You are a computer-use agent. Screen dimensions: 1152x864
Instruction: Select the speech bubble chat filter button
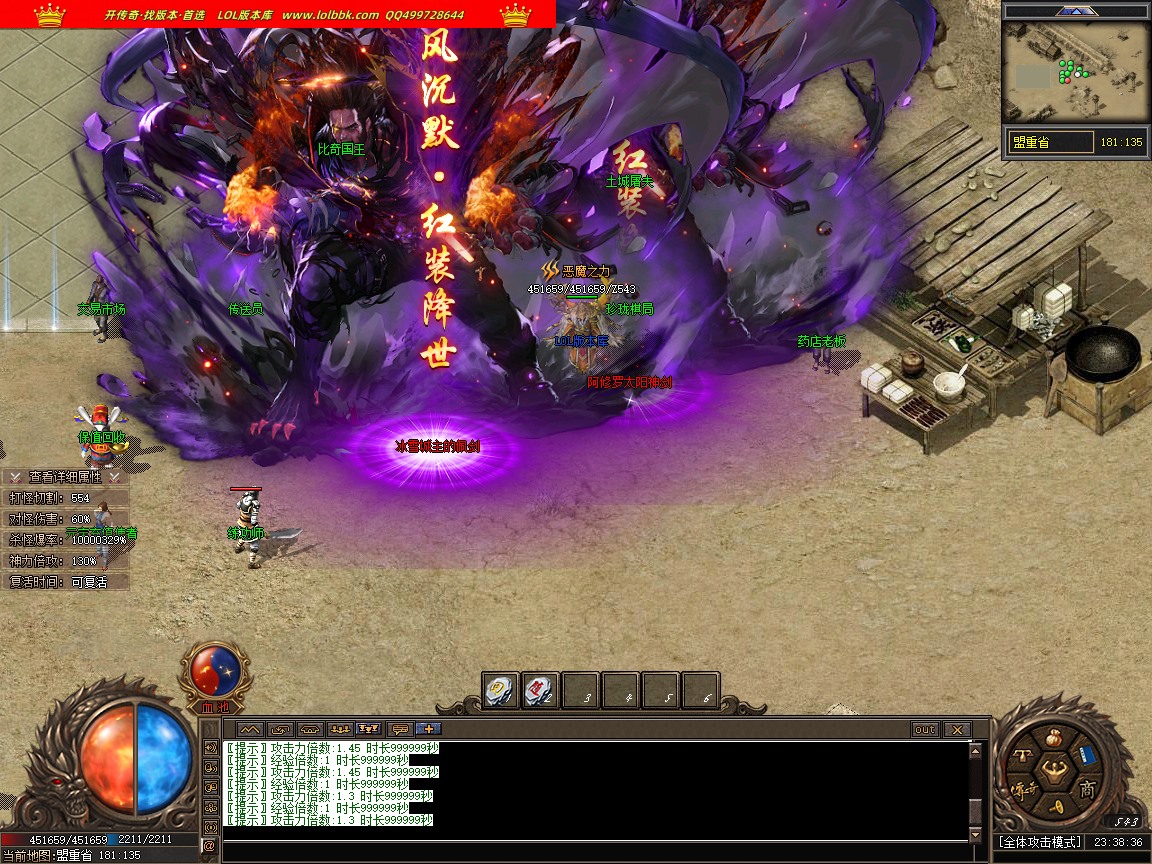point(400,730)
